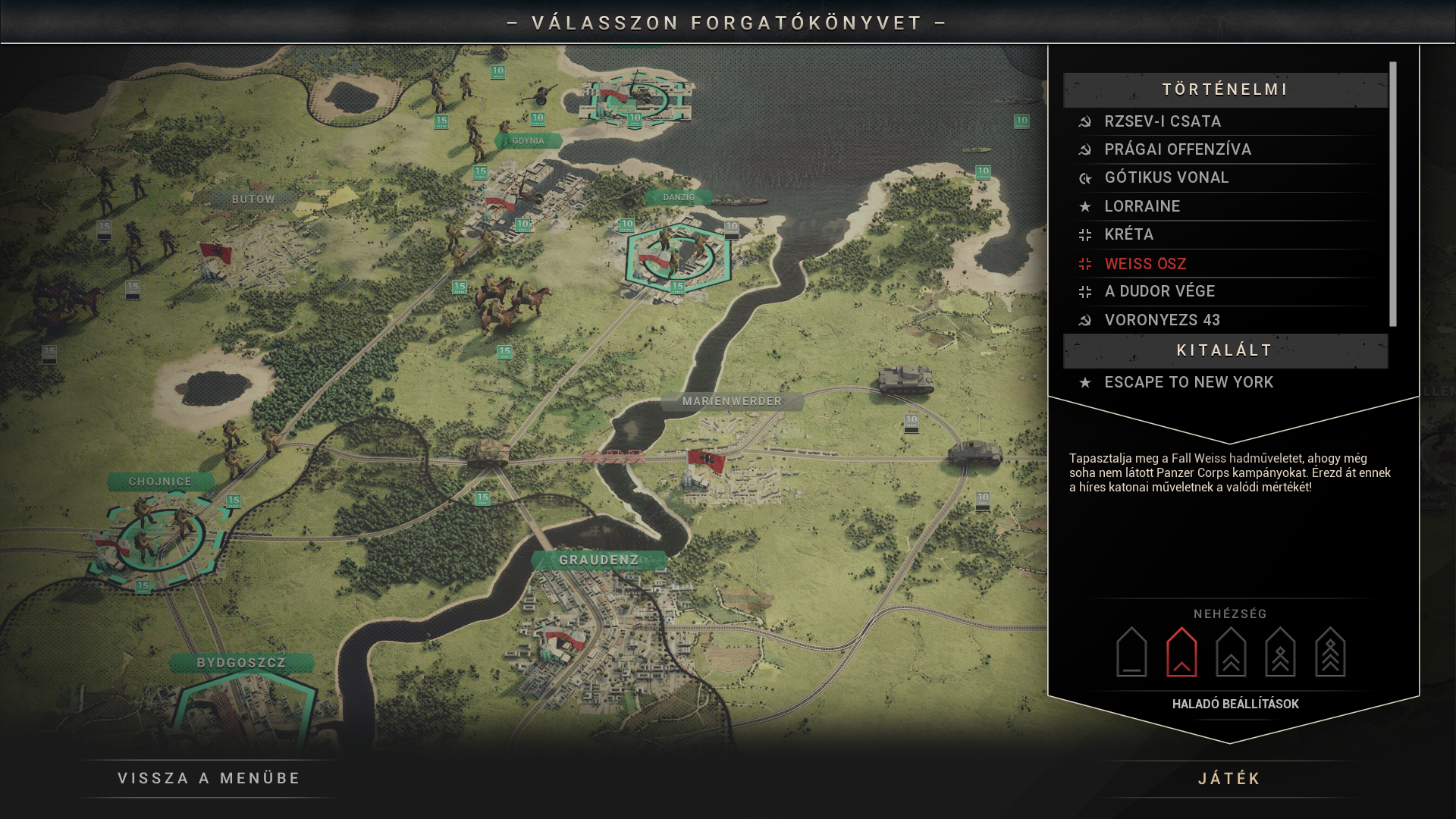This screenshot has width=1456, height=819.
Task: Click the scenario list scrollbar
Action: click(1393, 194)
